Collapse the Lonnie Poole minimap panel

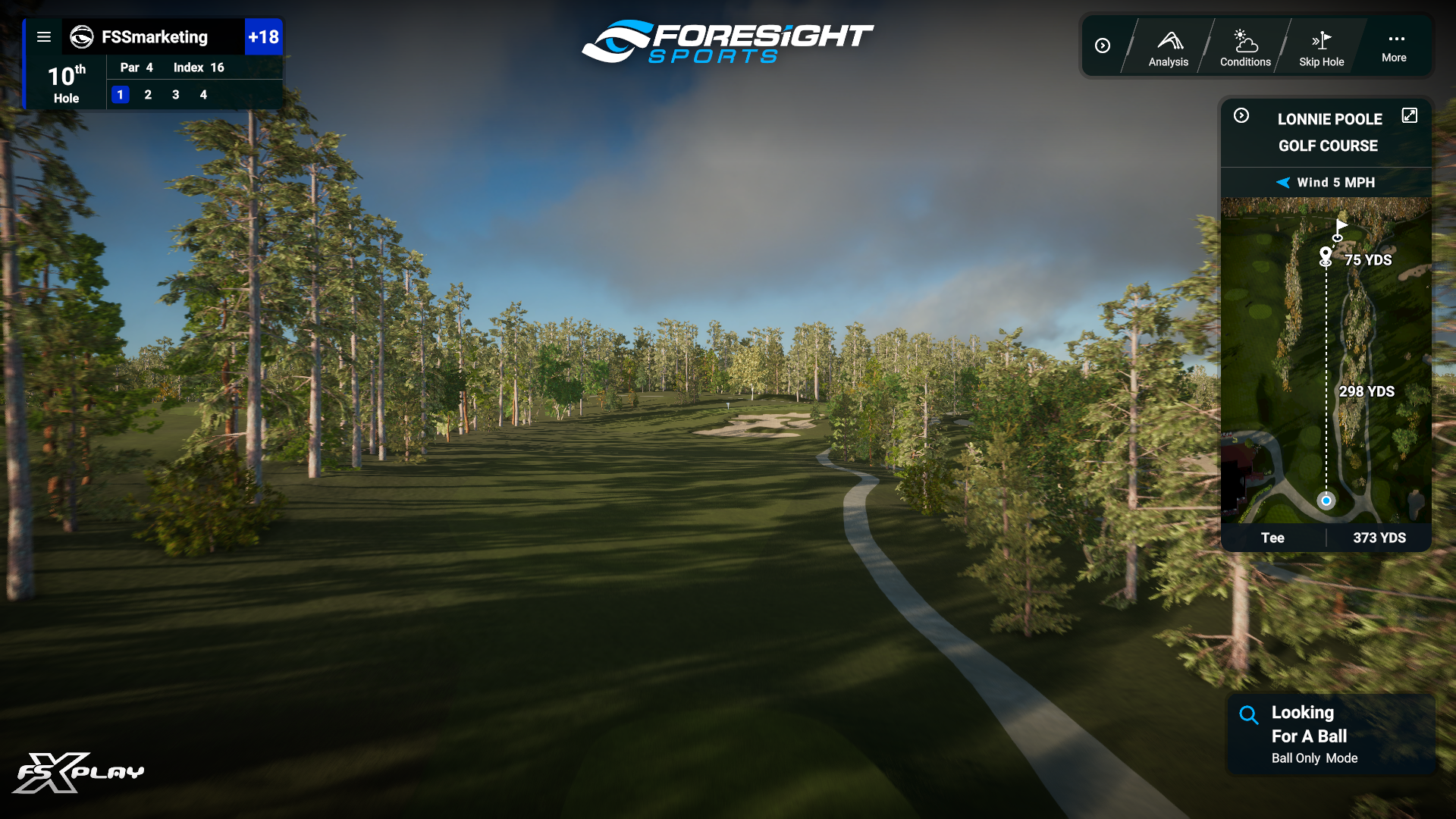tap(1241, 116)
